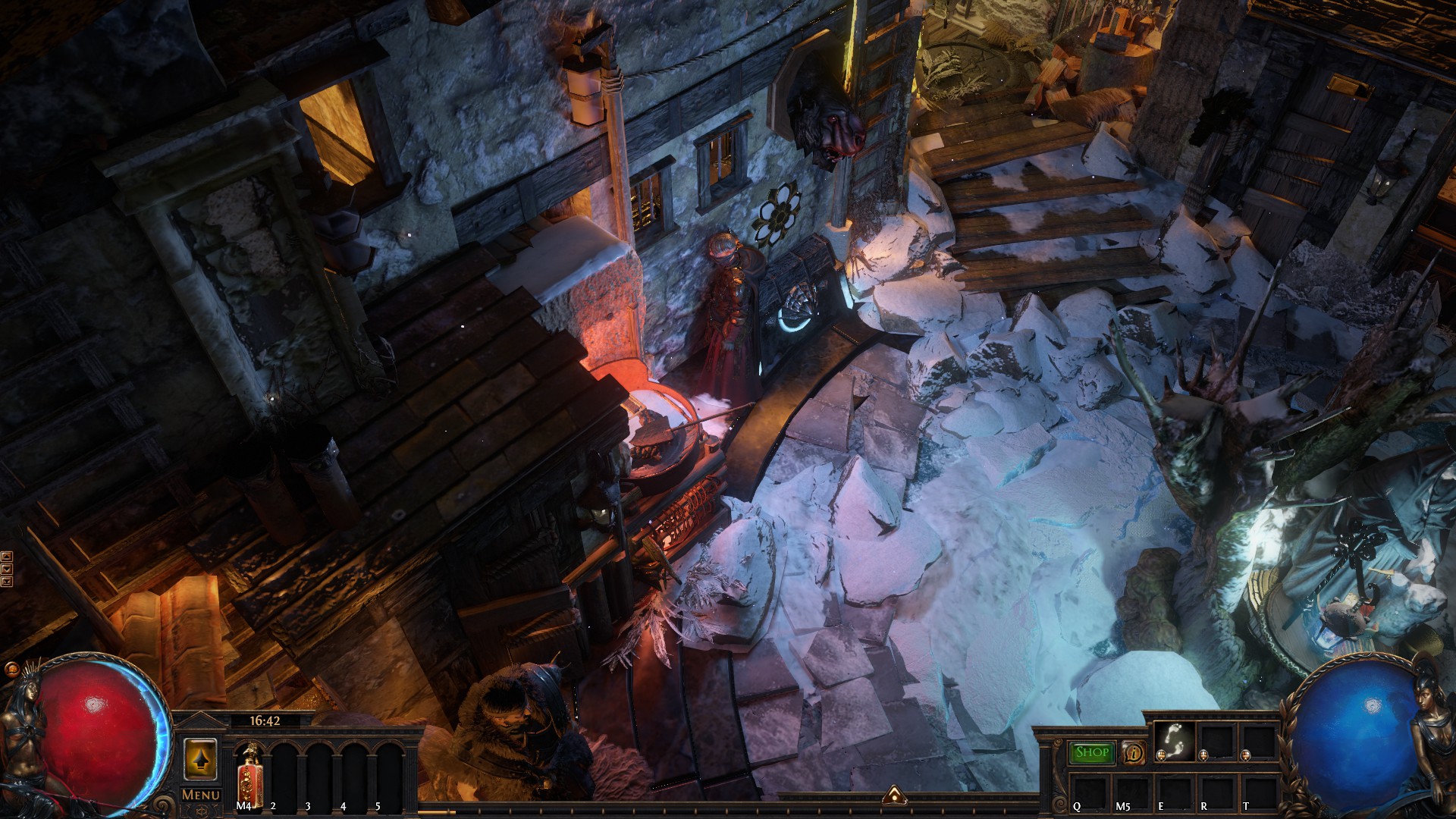The height and width of the screenshot is (819, 1456).
Task: Click the chat scroll-down arrow button
Action: [7, 569]
